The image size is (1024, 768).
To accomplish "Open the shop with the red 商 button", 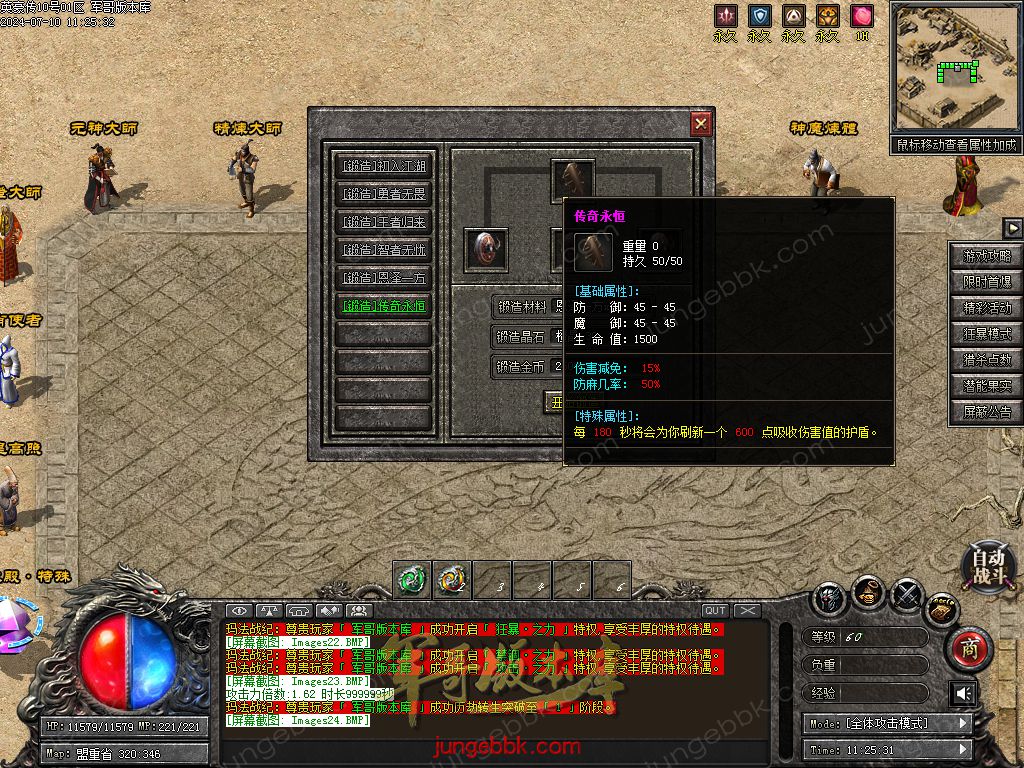I will (x=968, y=650).
